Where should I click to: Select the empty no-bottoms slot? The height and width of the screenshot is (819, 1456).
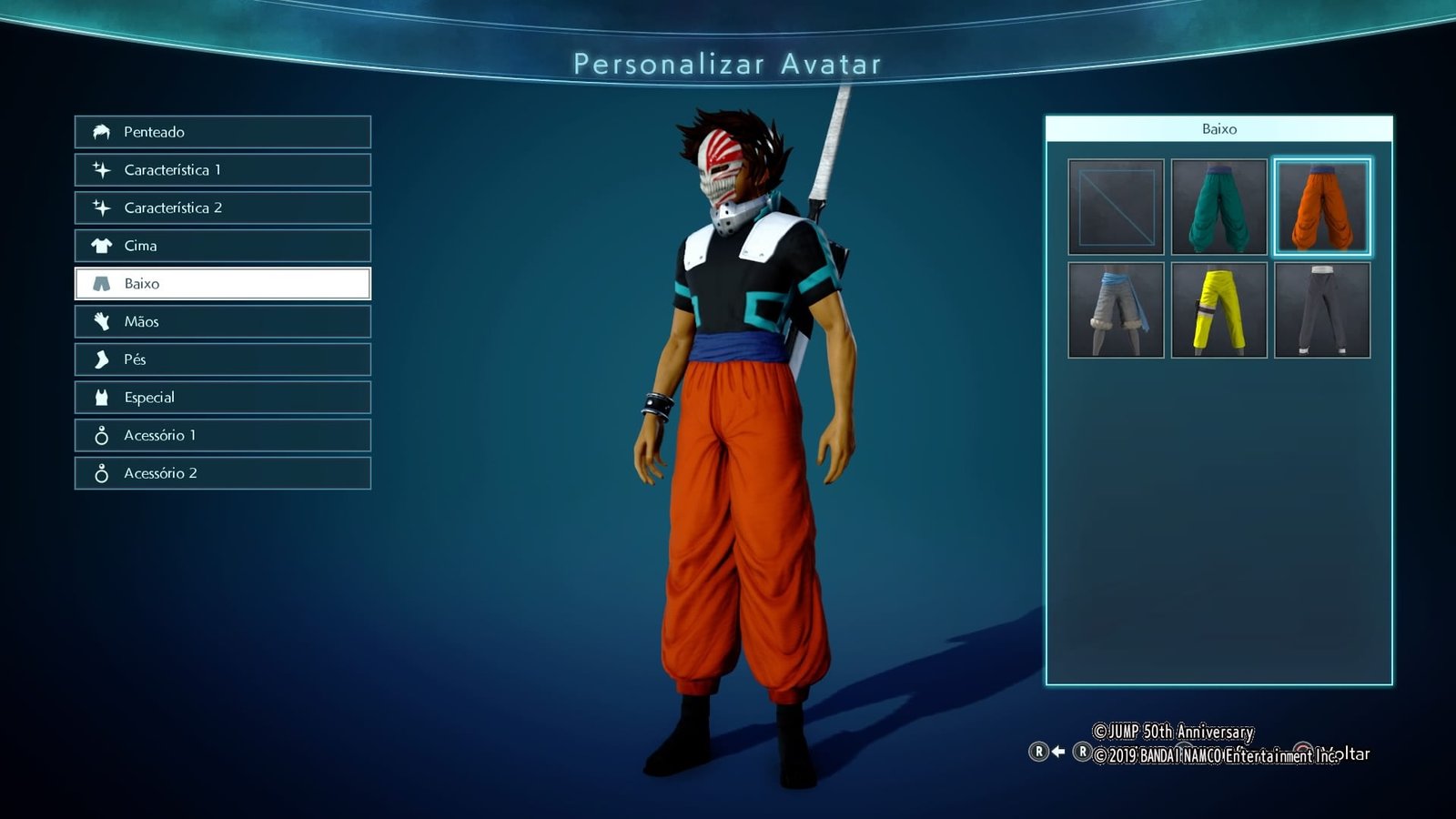pos(1116,207)
